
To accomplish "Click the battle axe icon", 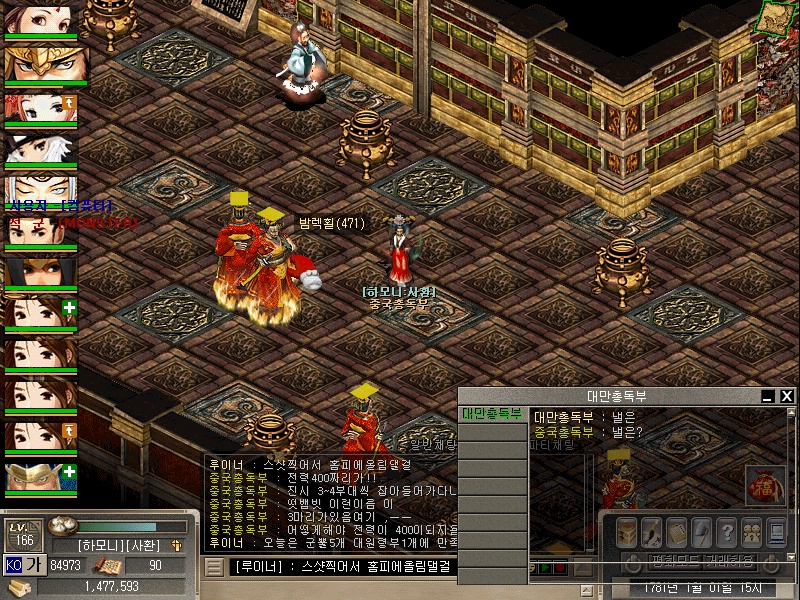I will [701, 532].
